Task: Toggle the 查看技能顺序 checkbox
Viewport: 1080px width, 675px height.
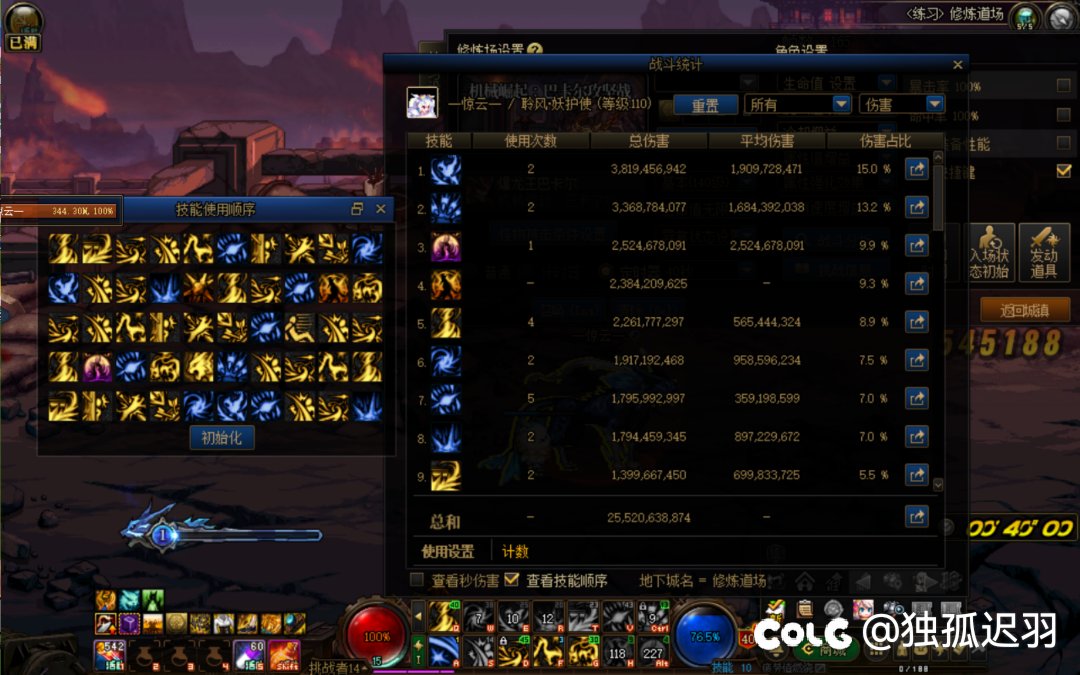Action: tap(512, 580)
